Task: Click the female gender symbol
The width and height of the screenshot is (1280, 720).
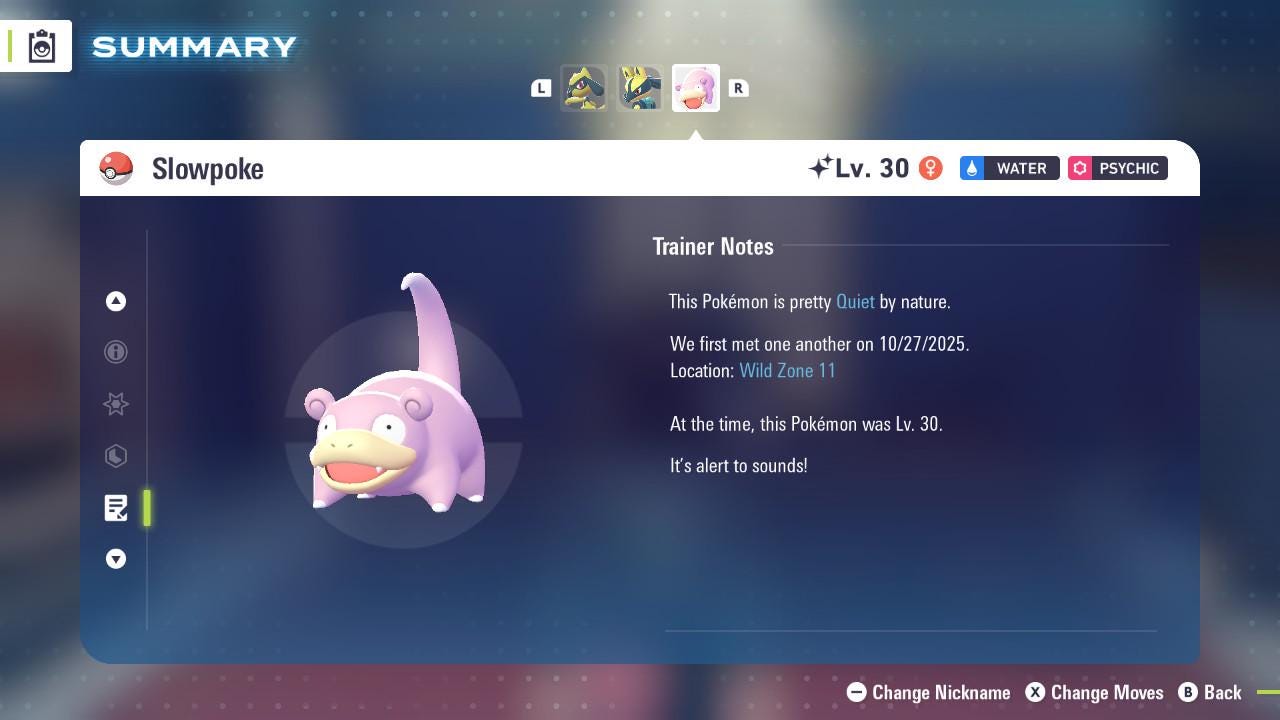Action: point(930,168)
